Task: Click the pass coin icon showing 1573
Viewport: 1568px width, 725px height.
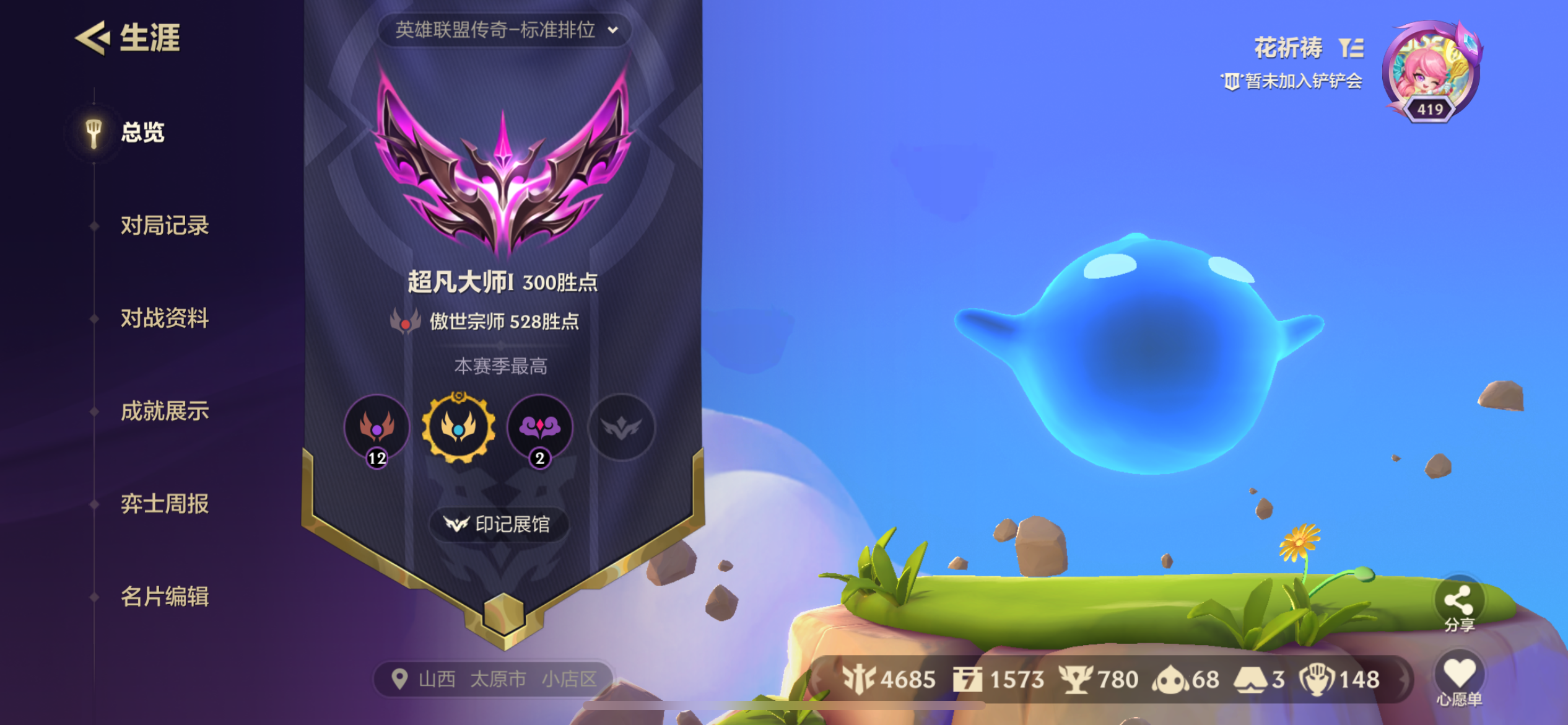Action: (969, 680)
